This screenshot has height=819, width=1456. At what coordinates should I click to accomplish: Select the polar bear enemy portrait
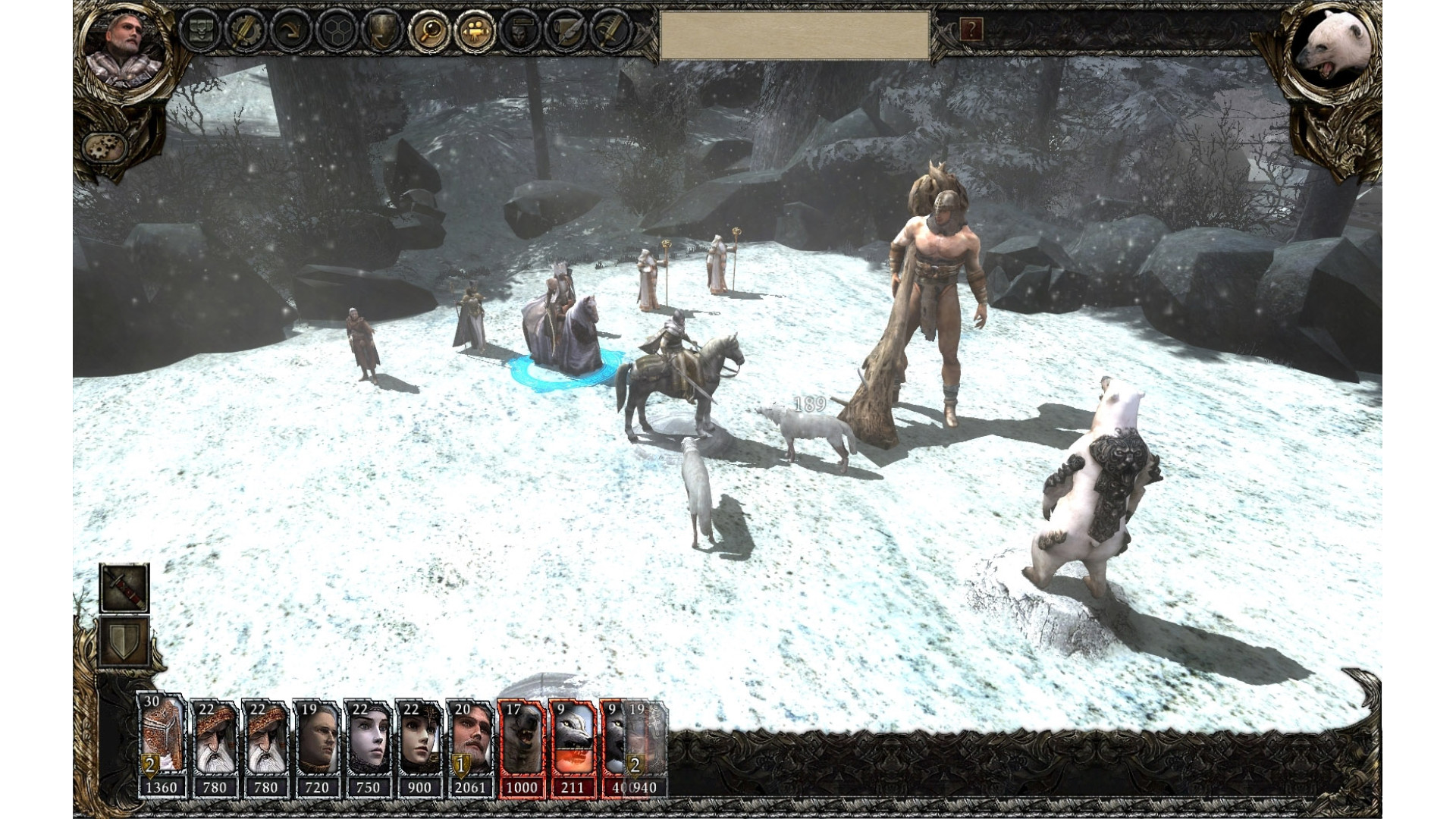tap(1332, 49)
